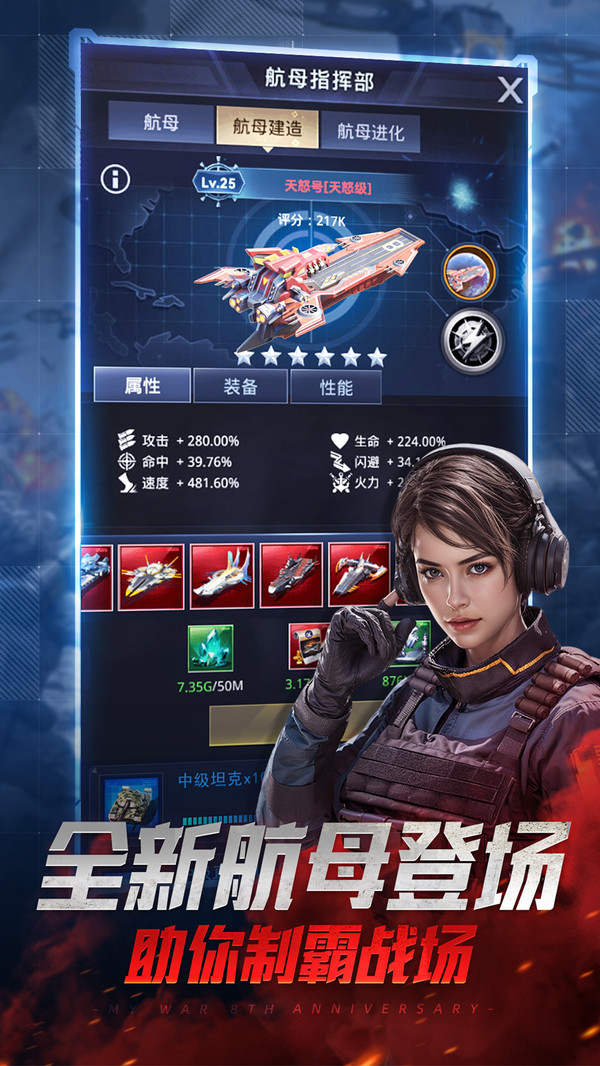Screen dimensions: 600x1066
Task: Select the green crystal resource icon
Action: (x=210, y=647)
